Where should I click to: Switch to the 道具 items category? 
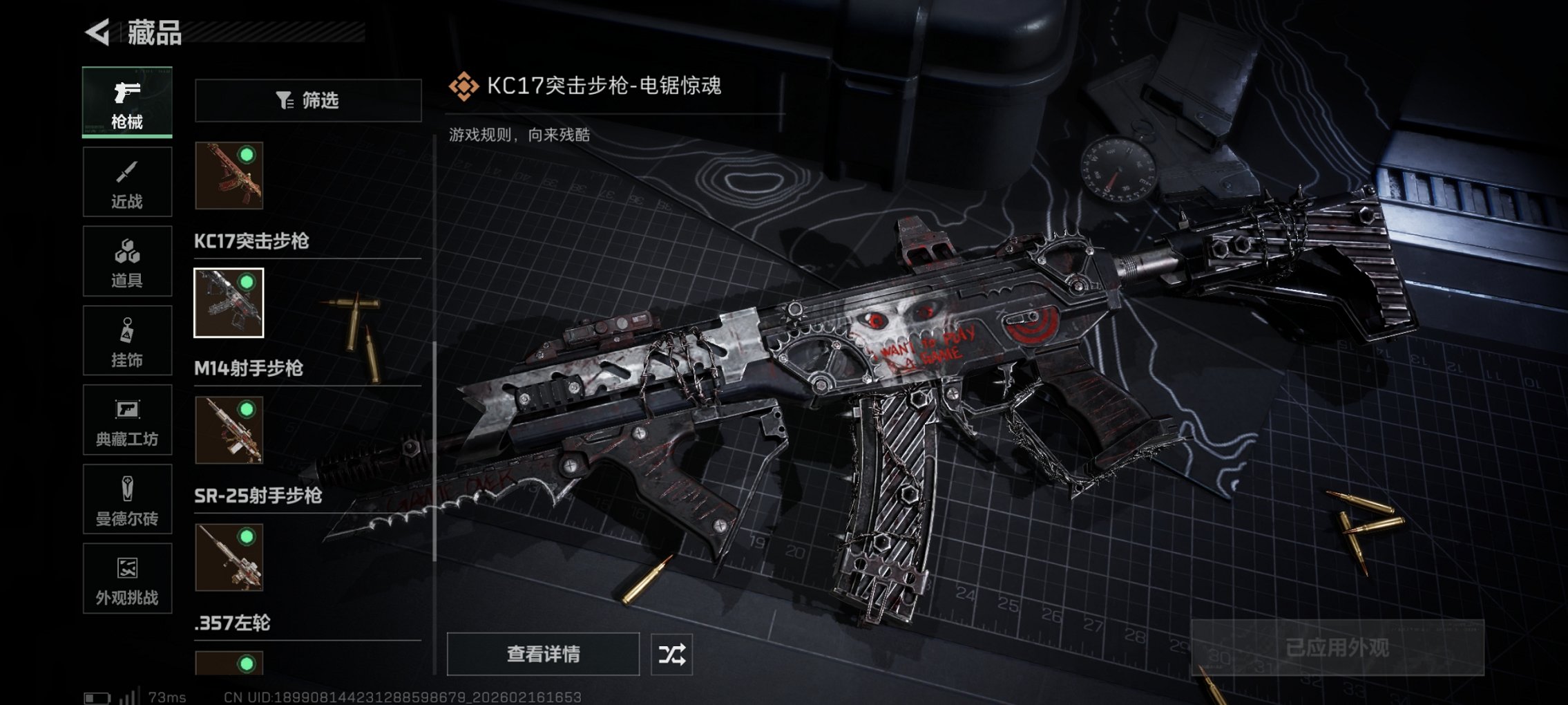(127, 261)
